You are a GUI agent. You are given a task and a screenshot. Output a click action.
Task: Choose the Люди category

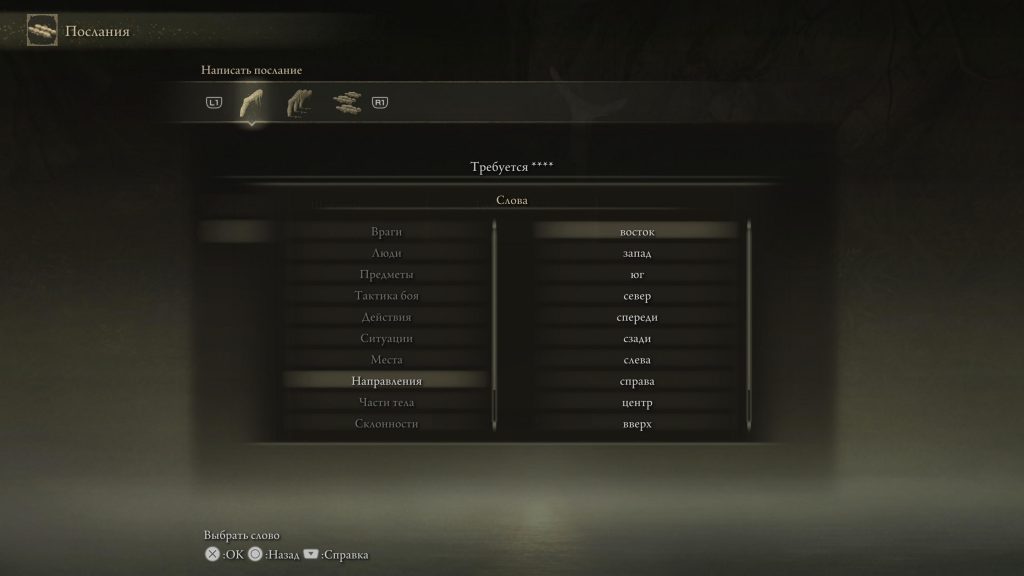[x=386, y=253]
